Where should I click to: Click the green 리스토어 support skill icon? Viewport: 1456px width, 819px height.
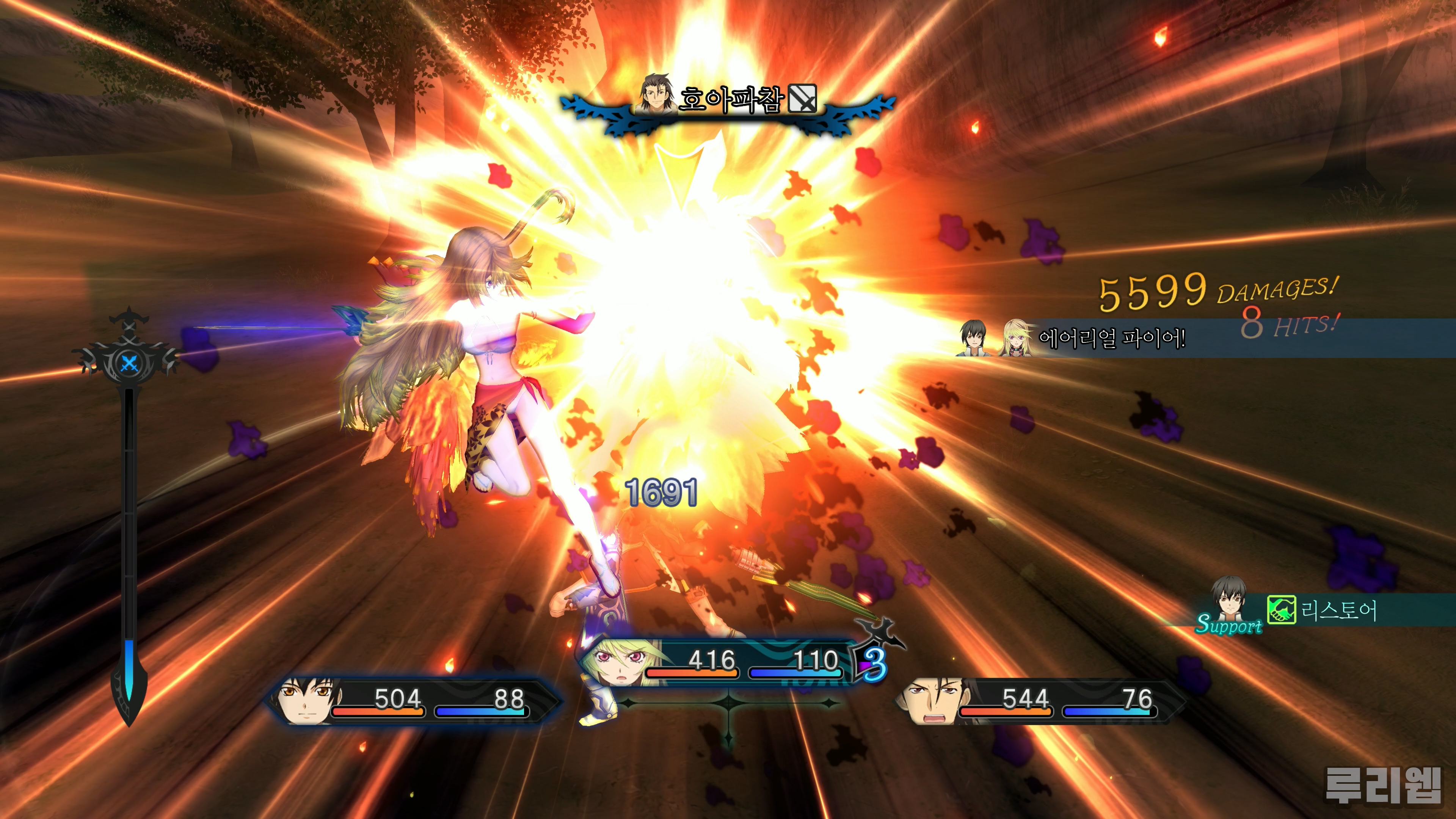1281,610
